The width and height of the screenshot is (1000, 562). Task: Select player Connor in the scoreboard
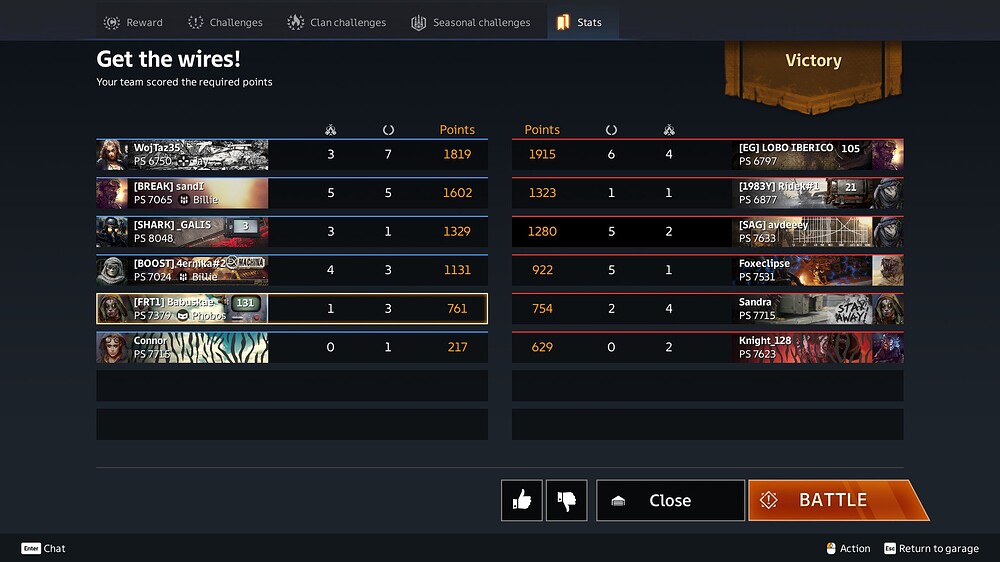pos(292,347)
